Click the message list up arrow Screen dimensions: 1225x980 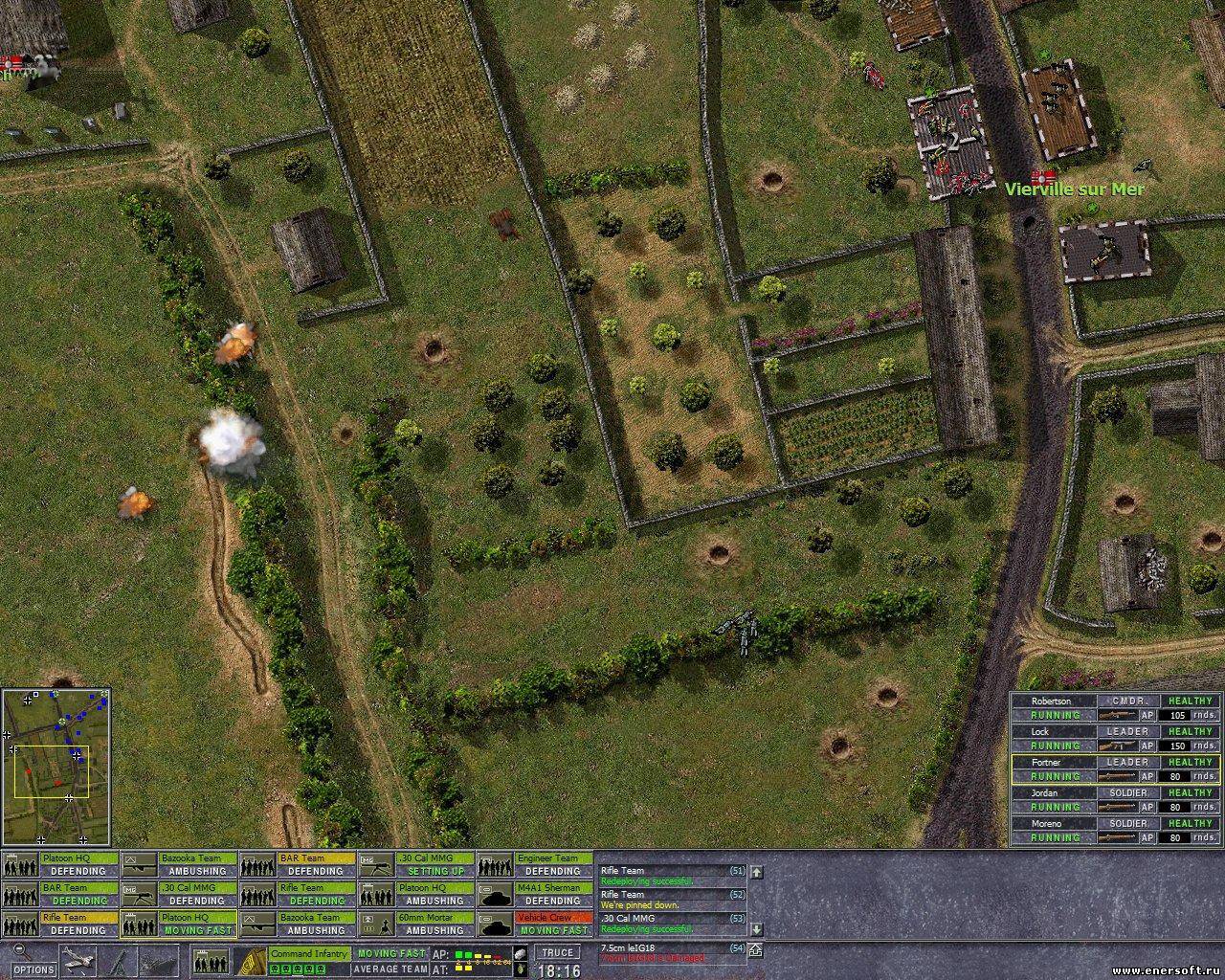pyautogui.click(x=755, y=871)
